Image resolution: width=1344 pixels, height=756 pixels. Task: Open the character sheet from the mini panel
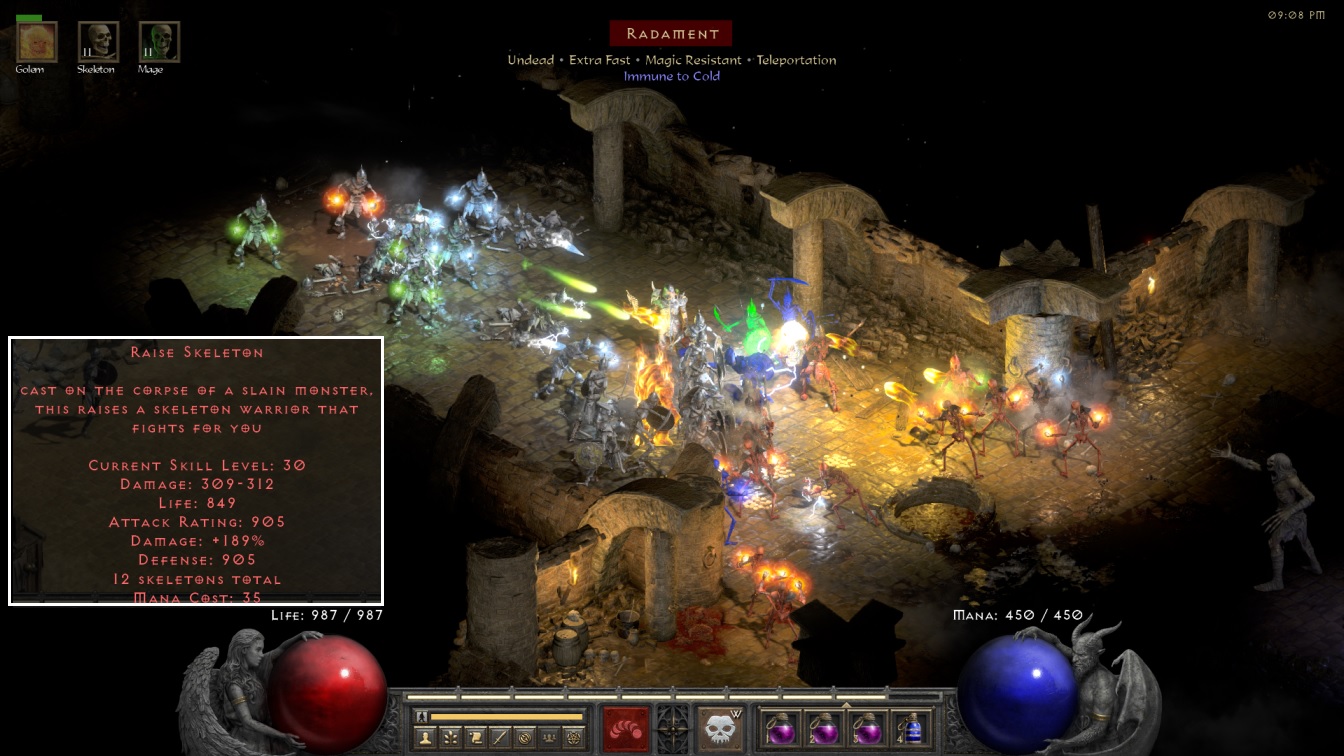(426, 738)
